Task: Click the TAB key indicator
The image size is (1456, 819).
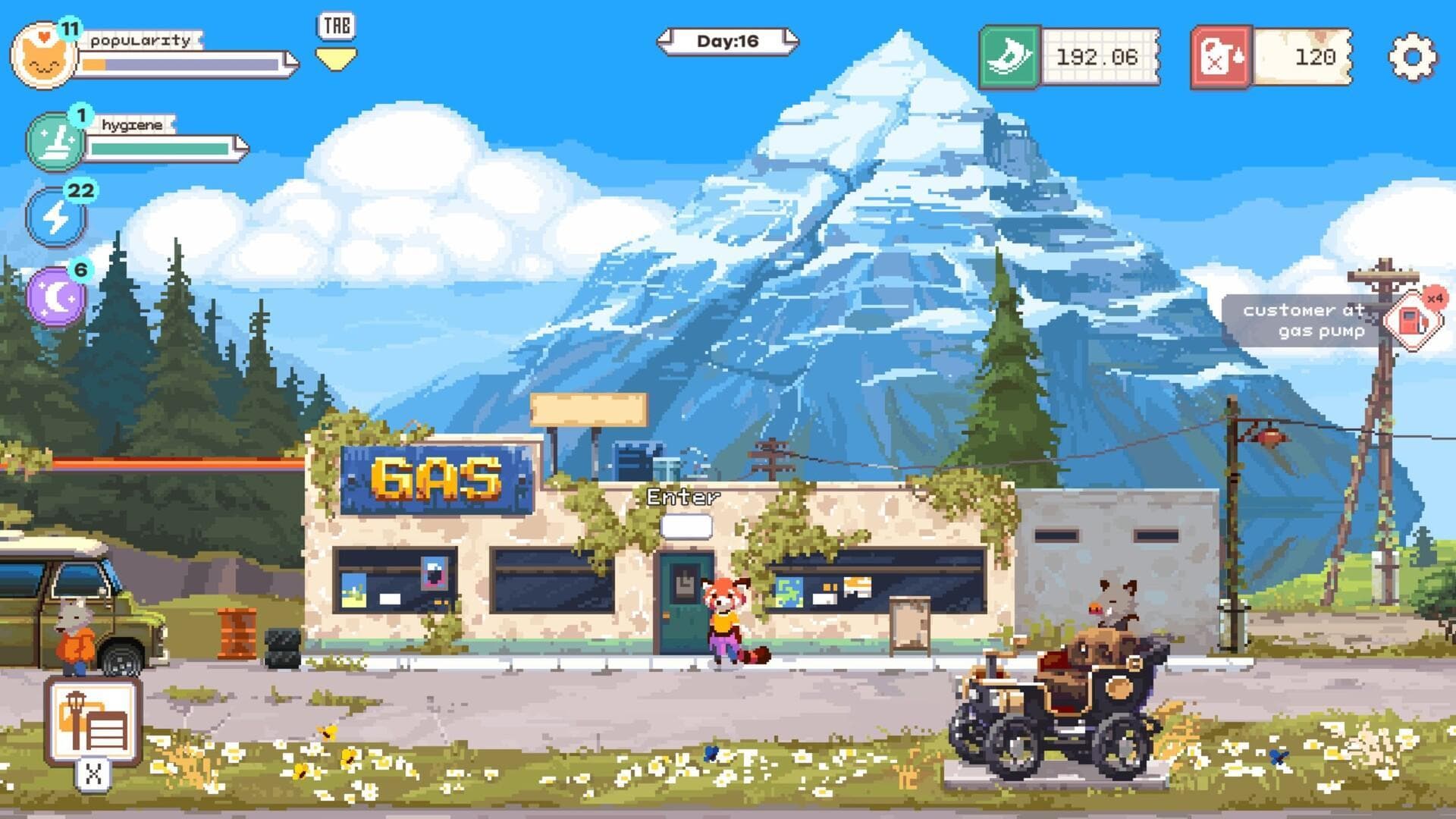Action: tap(336, 25)
